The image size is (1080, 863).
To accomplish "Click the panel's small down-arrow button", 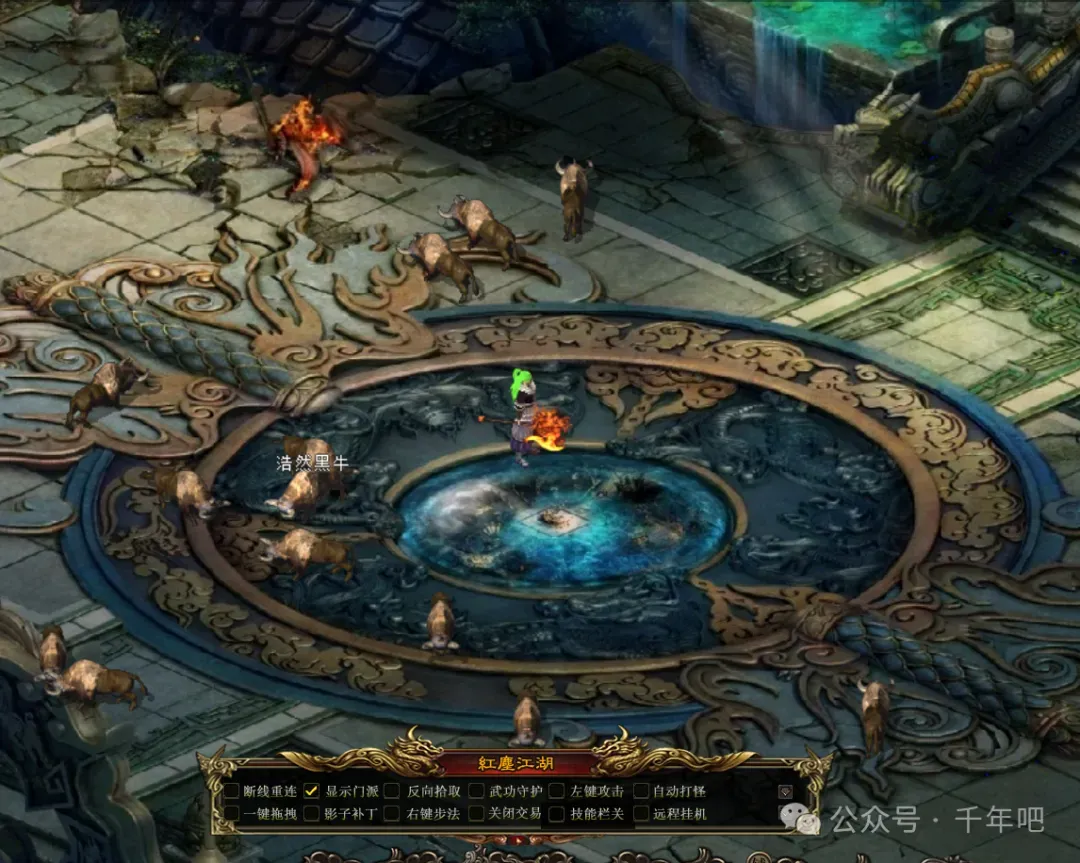I will (x=785, y=792).
